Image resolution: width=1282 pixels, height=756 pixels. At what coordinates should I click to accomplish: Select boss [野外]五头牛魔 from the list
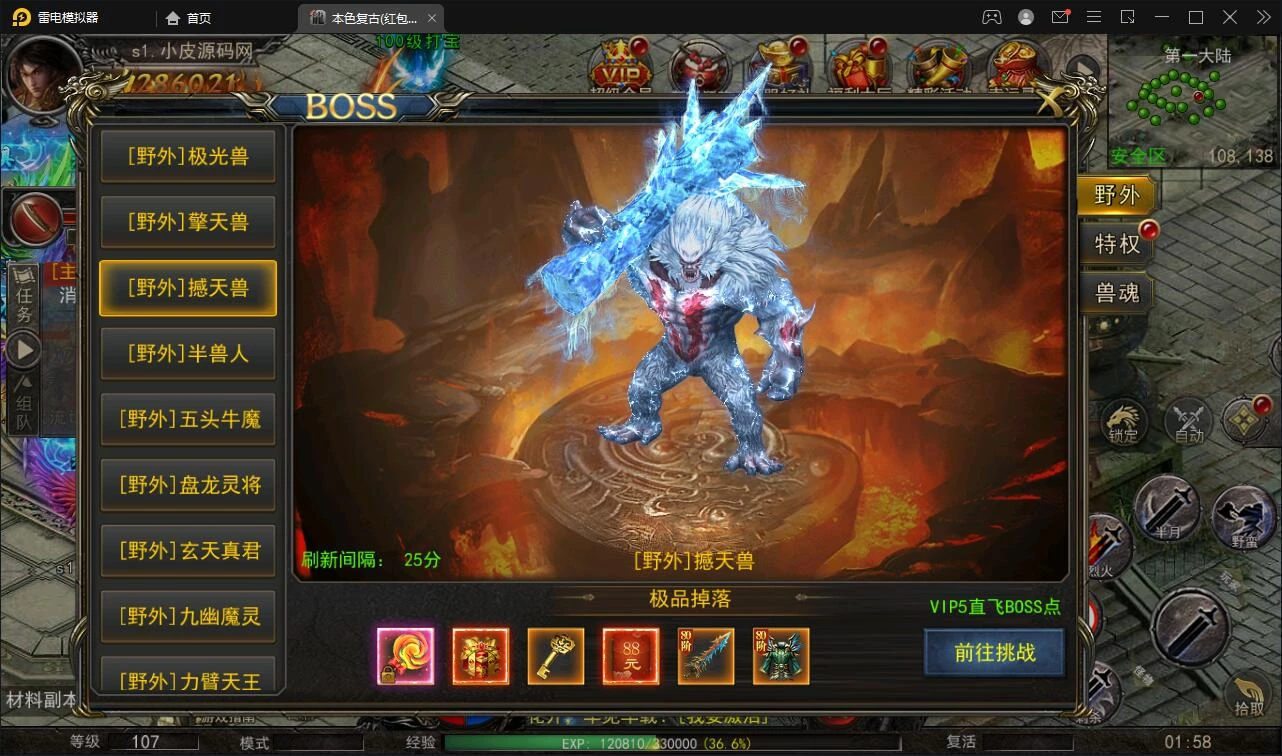(187, 420)
